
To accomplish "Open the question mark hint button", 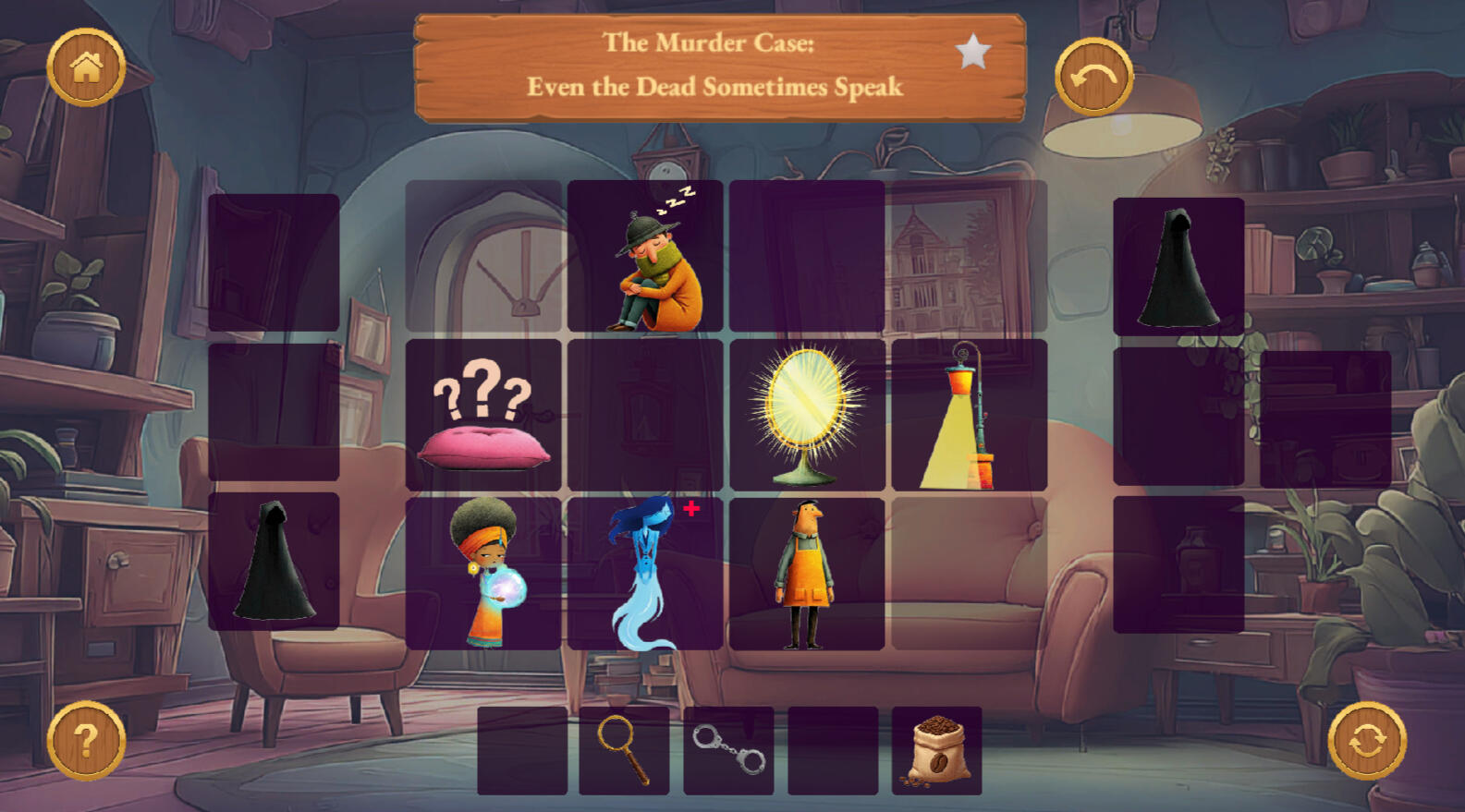I will (86, 740).
